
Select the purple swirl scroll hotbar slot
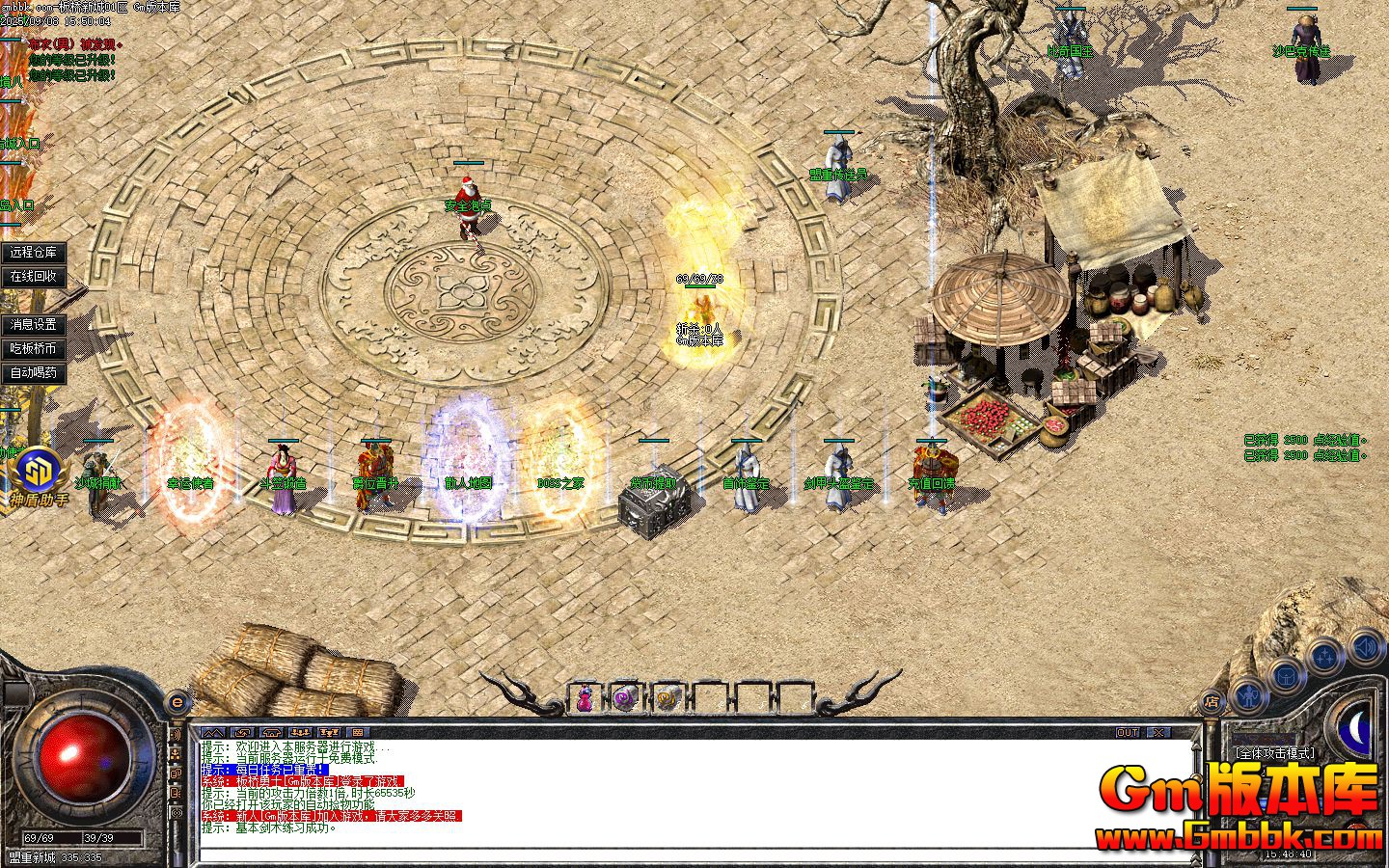pyautogui.click(x=625, y=698)
